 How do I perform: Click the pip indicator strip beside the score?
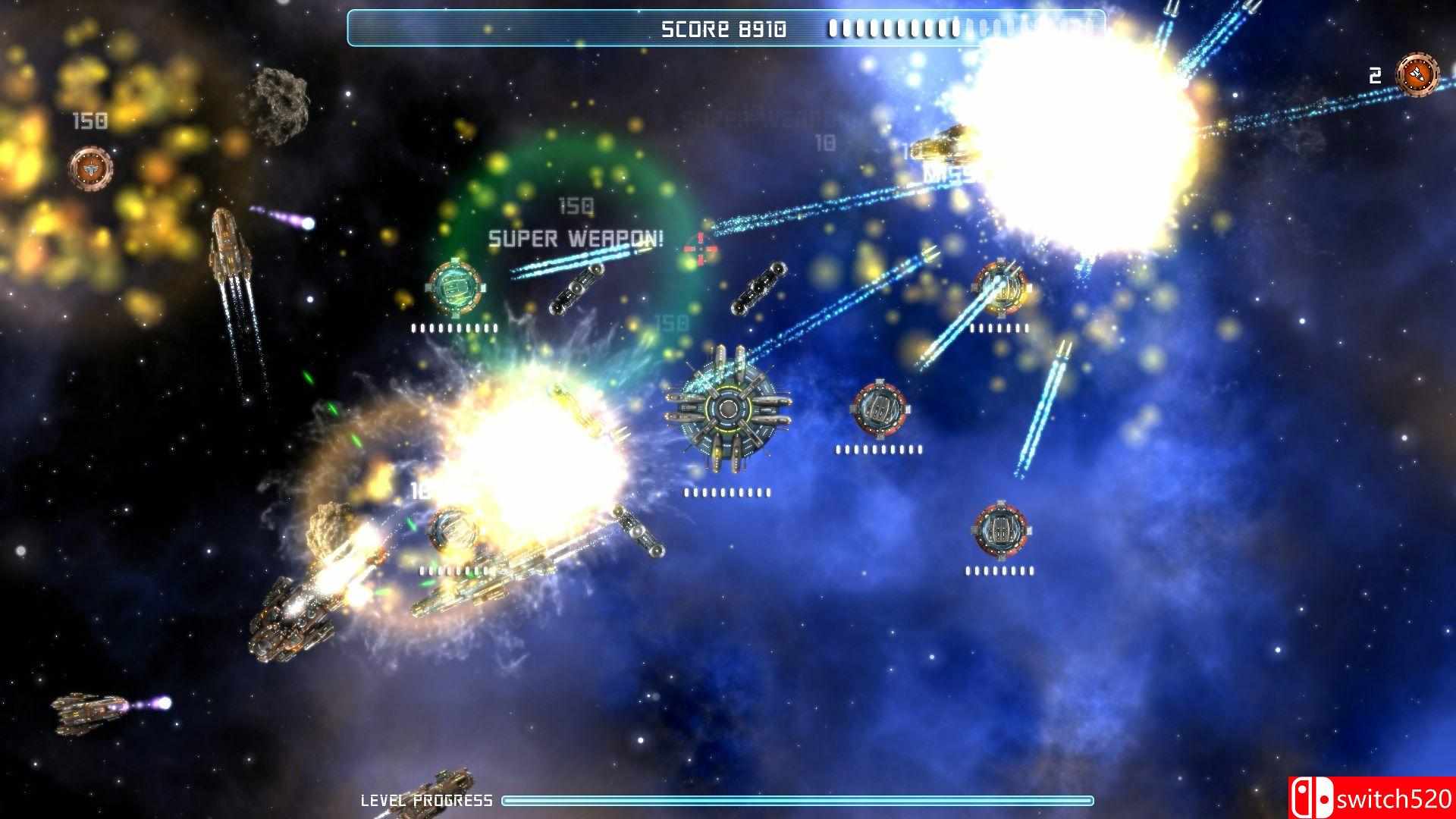pyautogui.click(x=895, y=29)
